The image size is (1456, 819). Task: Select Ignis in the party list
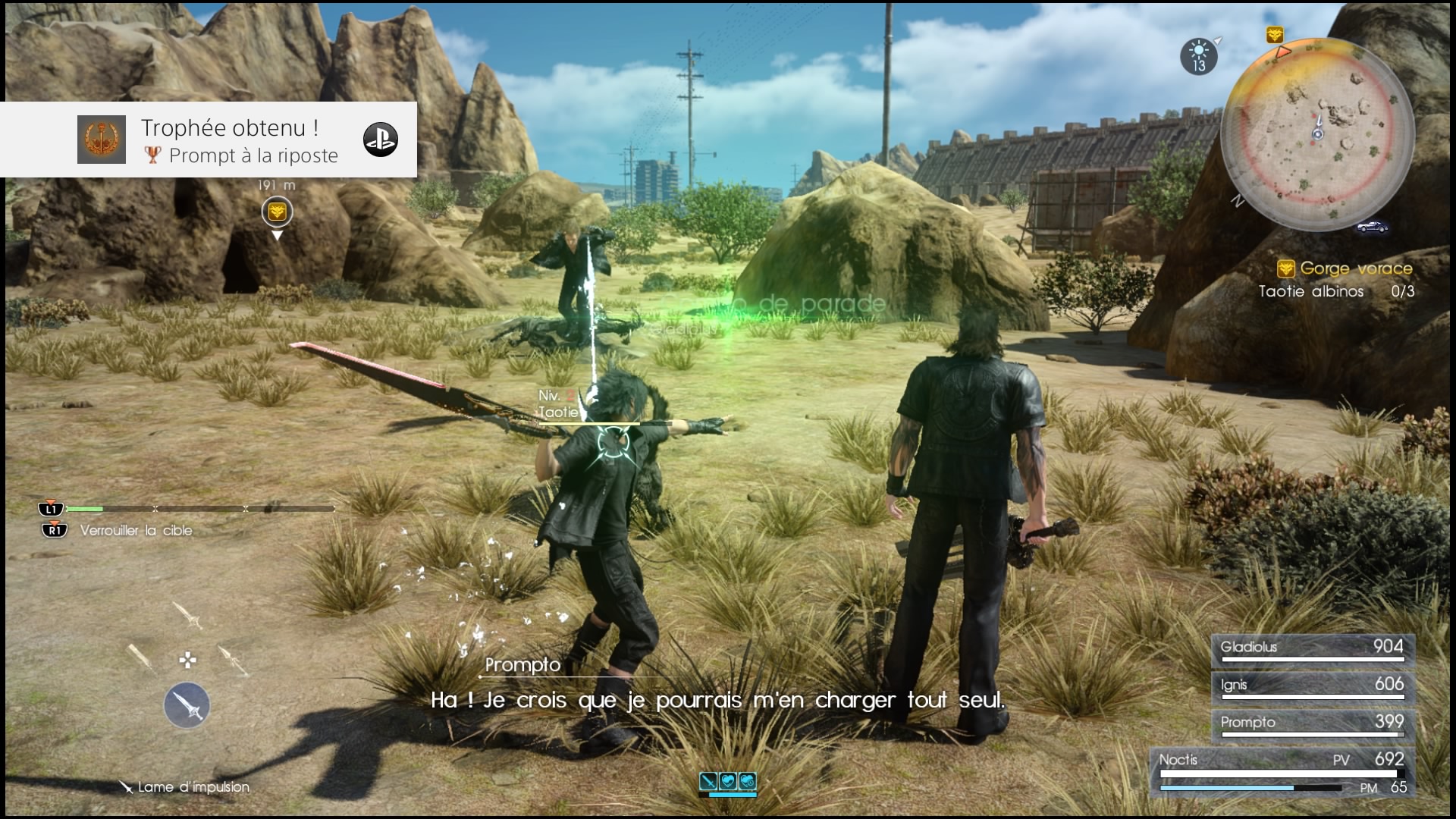click(1312, 686)
